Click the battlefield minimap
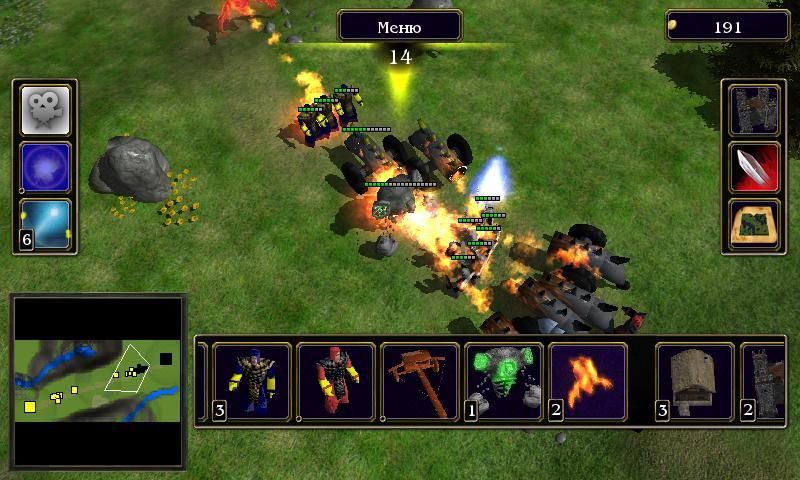 point(98,380)
